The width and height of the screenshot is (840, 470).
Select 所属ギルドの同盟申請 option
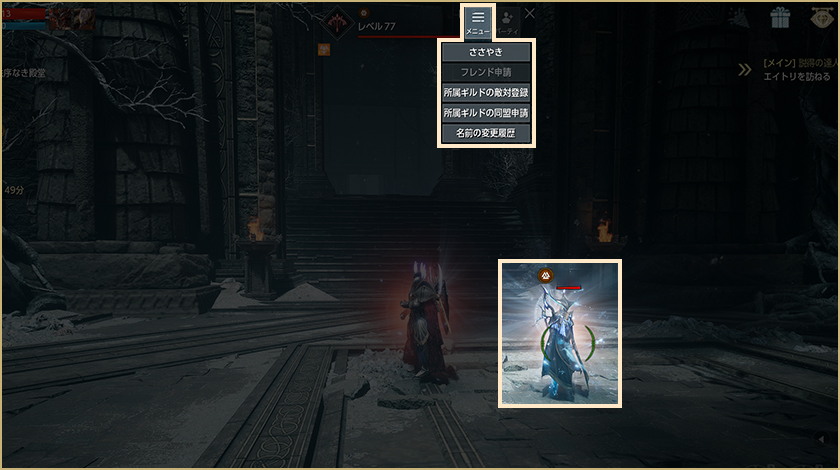(x=486, y=112)
